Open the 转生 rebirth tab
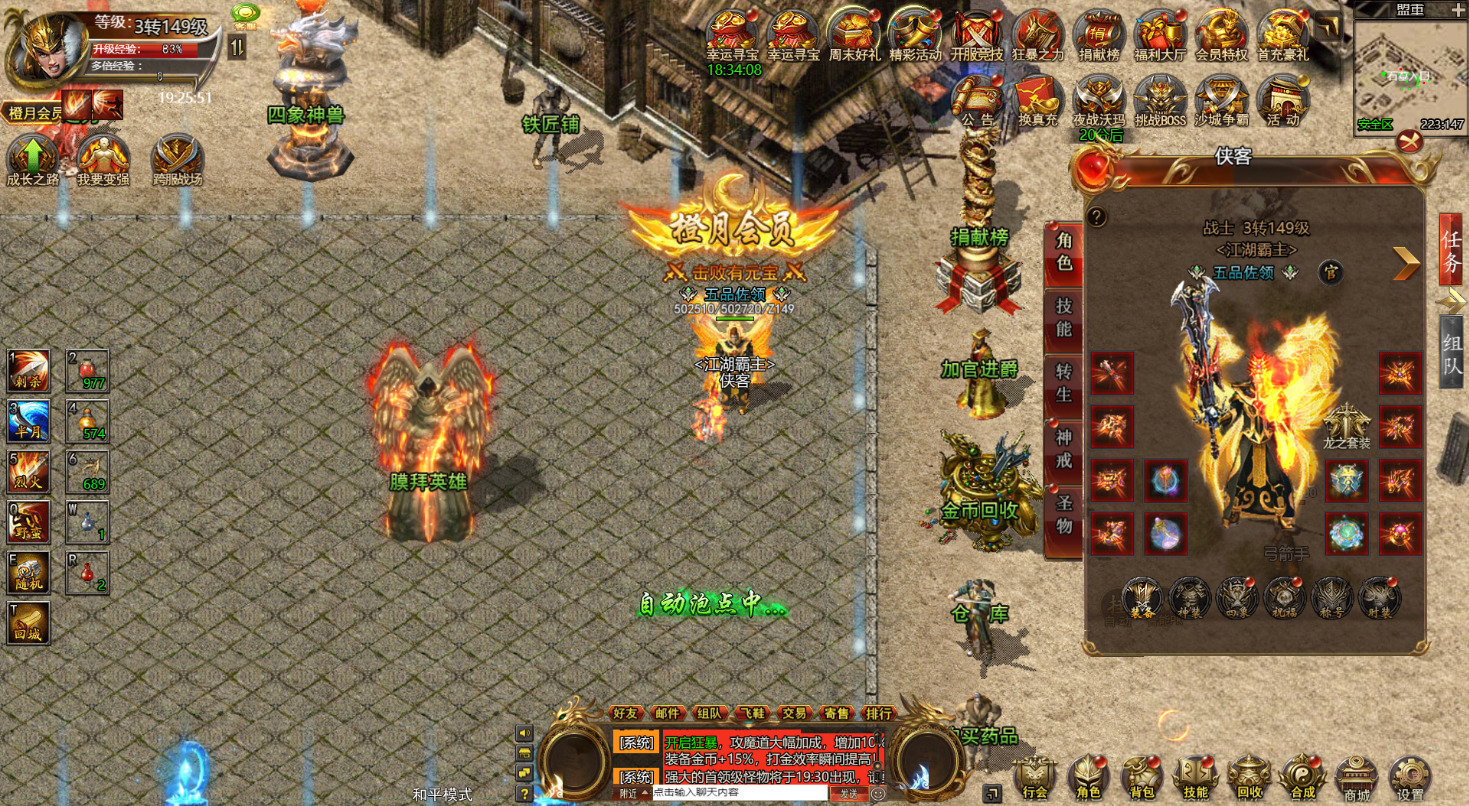 [x=1064, y=383]
